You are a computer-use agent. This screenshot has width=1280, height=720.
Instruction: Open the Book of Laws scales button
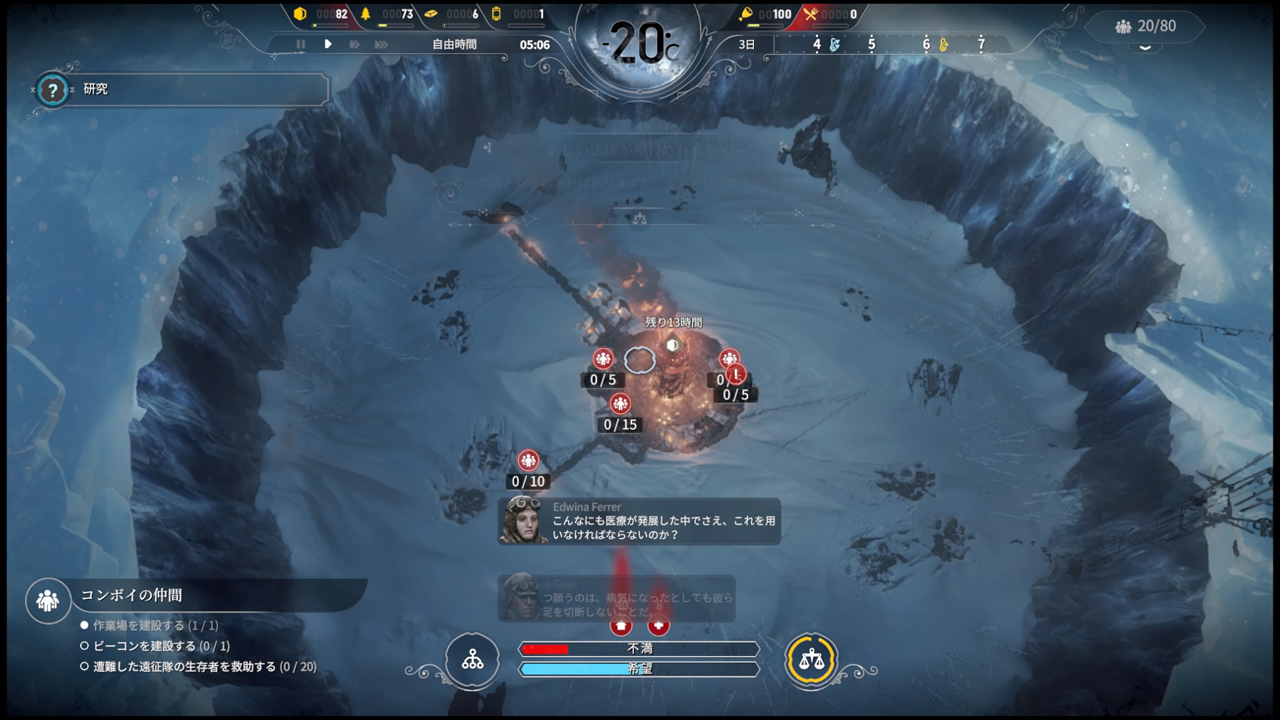point(811,660)
